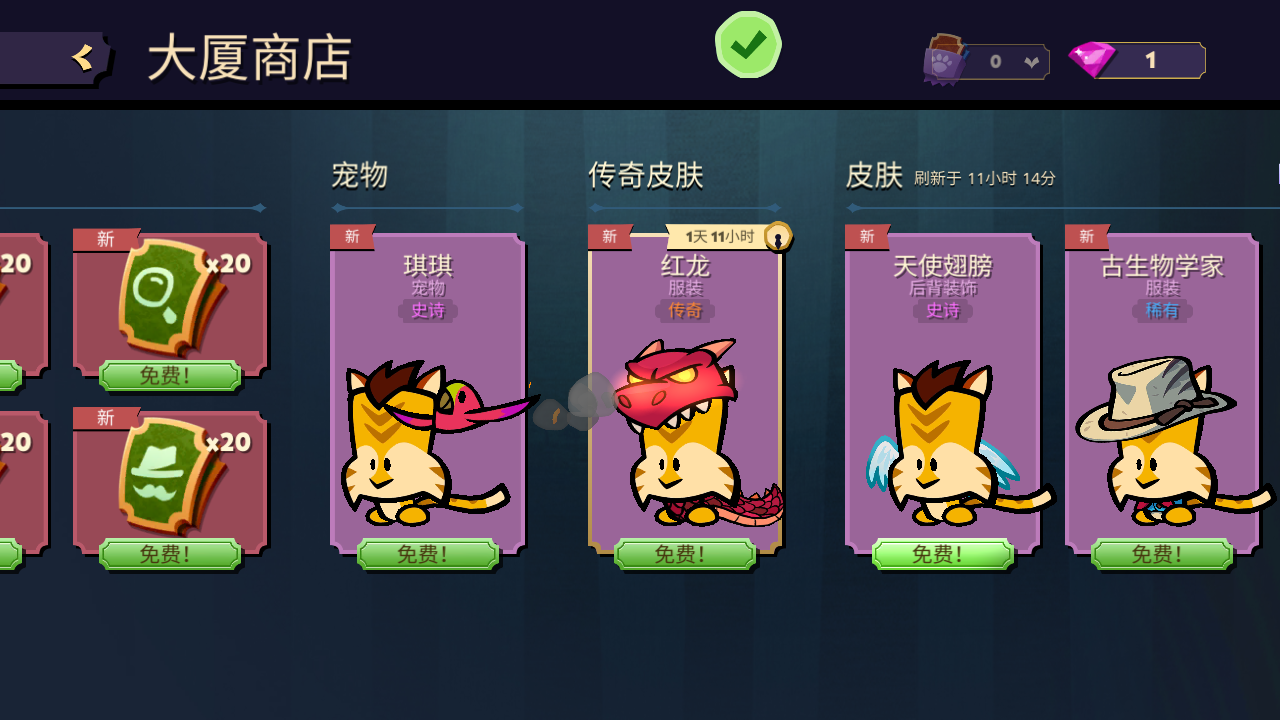Viewport: 1280px width, 720px height.
Task: Claim 琪琪 with its 免费! button
Action: (426, 553)
